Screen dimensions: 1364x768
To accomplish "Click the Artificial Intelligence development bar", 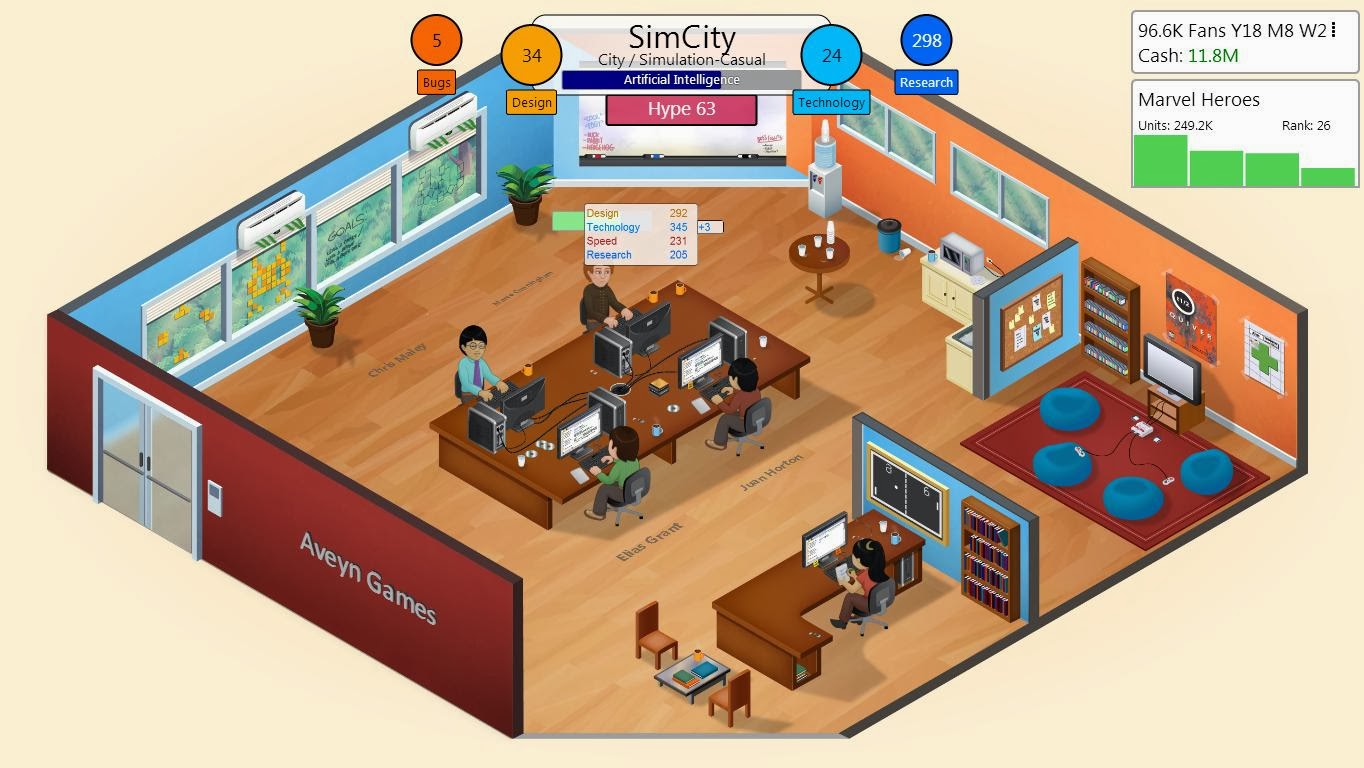I will [681, 80].
